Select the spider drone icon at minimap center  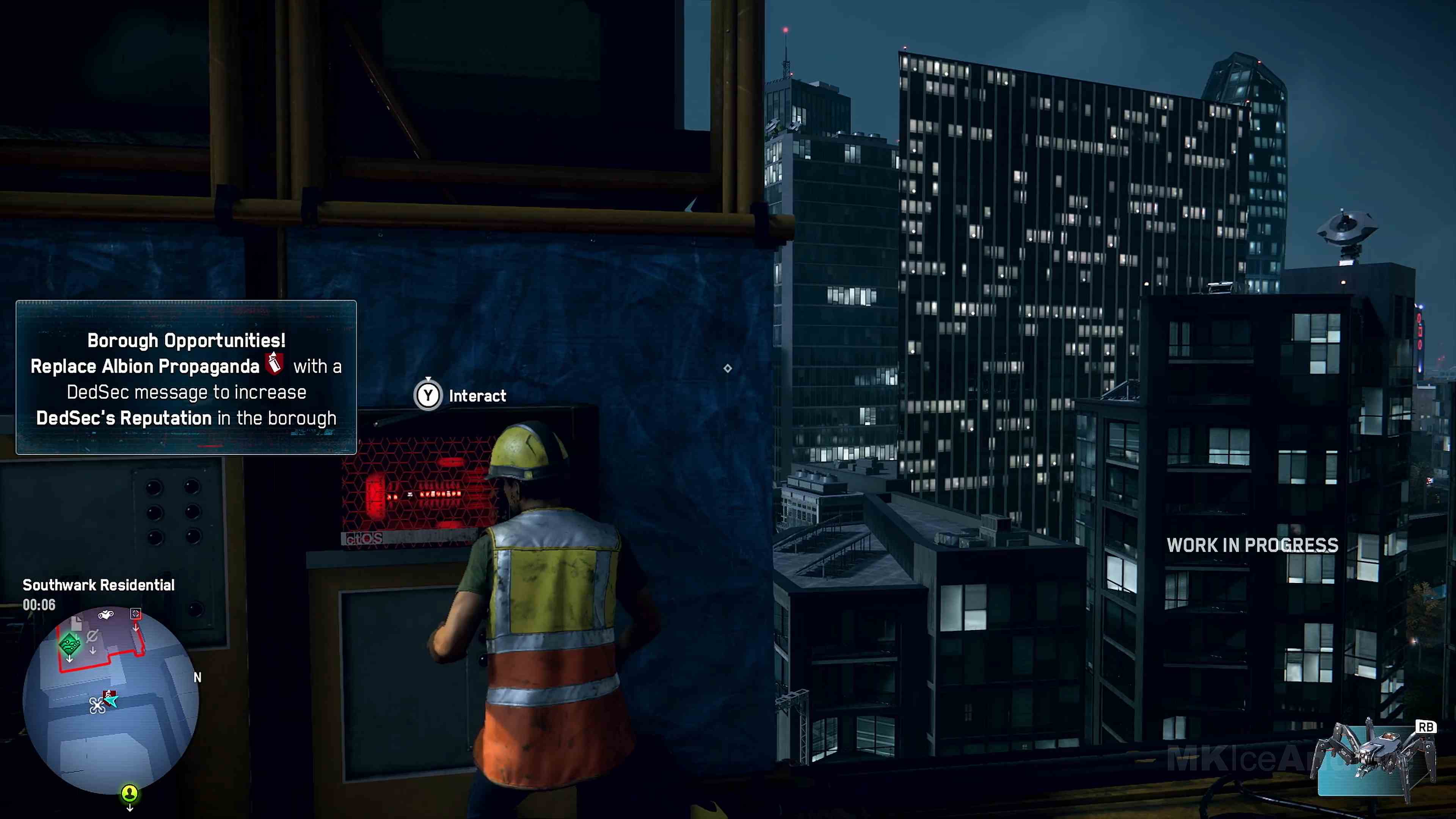[98, 705]
